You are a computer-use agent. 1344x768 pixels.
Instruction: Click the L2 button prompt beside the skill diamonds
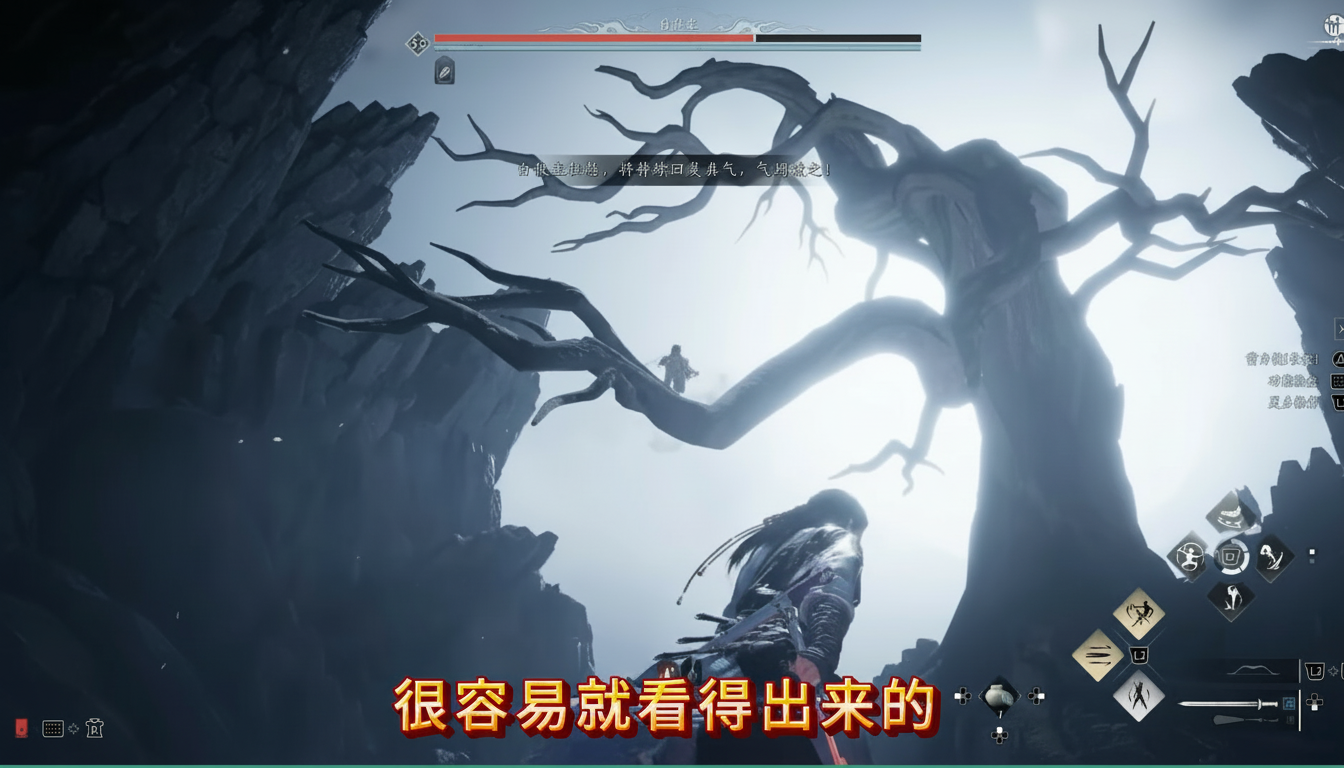pyautogui.click(x=1141, y=654)
